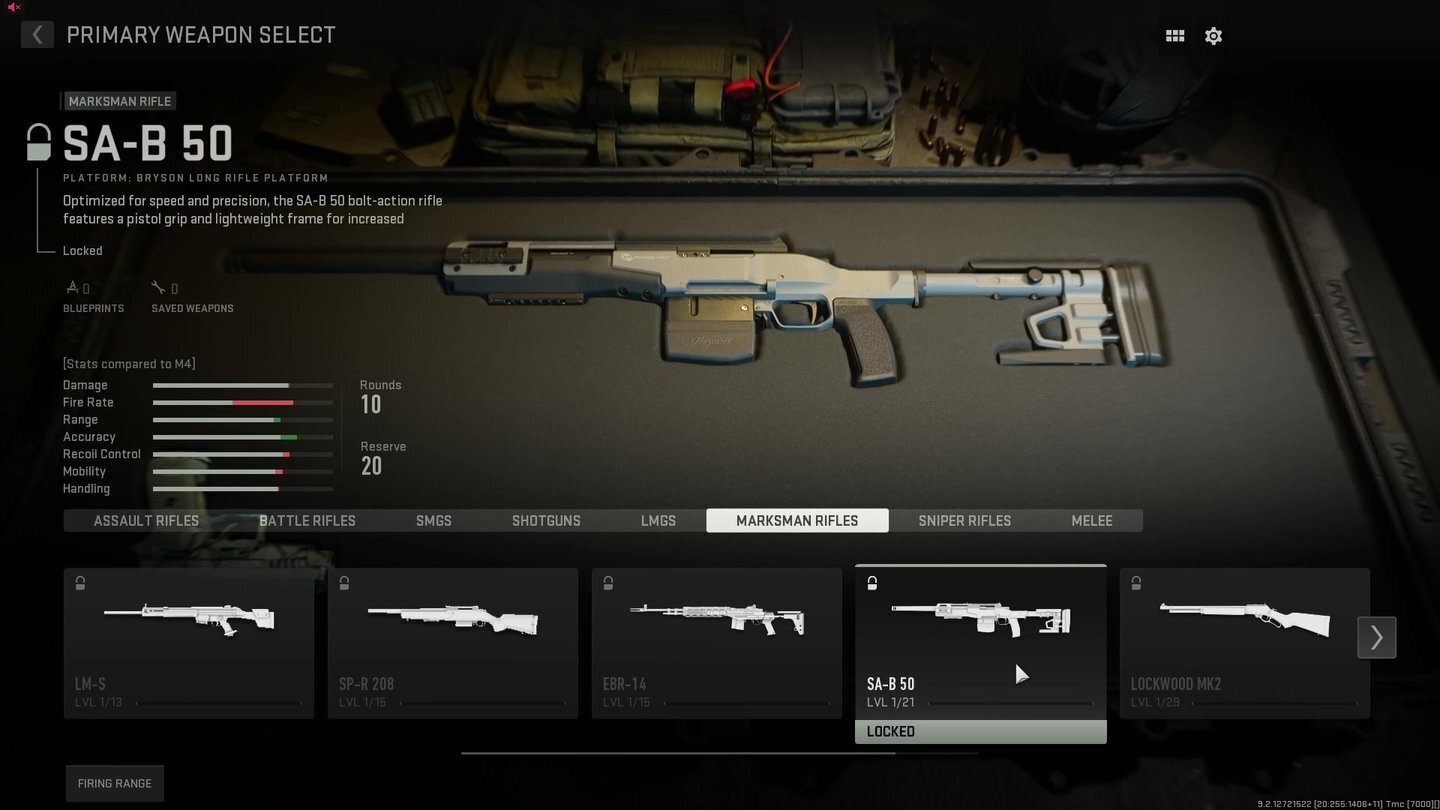Click the Damage stat bar
This screenshot has width=1440, height=810.
[x=240, y=385]
